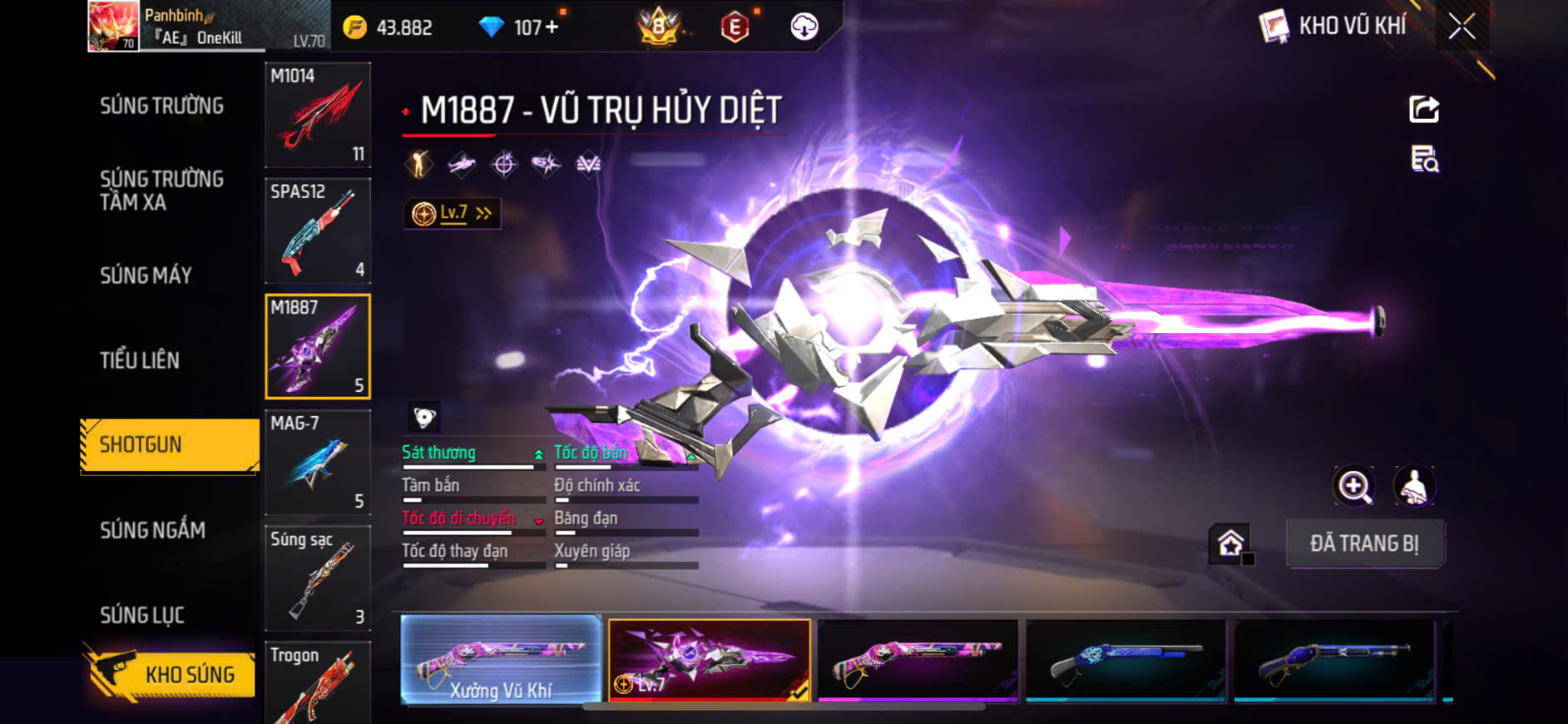Viewport: 1568px width, 724px height.
Task: Share the weapon skin
Action: [x=1424, y=109]
